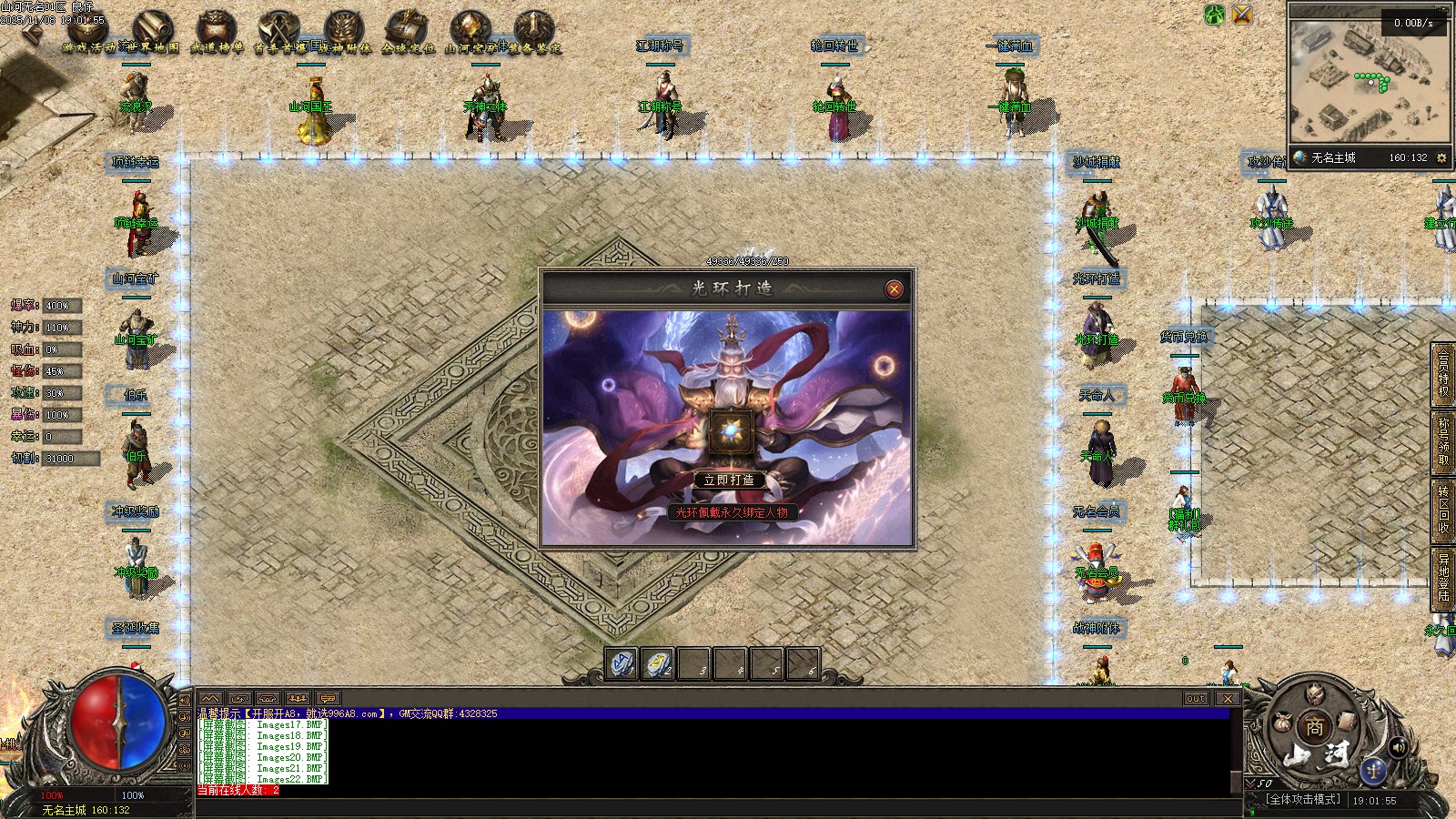Open the 全球定位 treasure chest icon
Screen dimensions: 1456x819
[x=408, y=33]
